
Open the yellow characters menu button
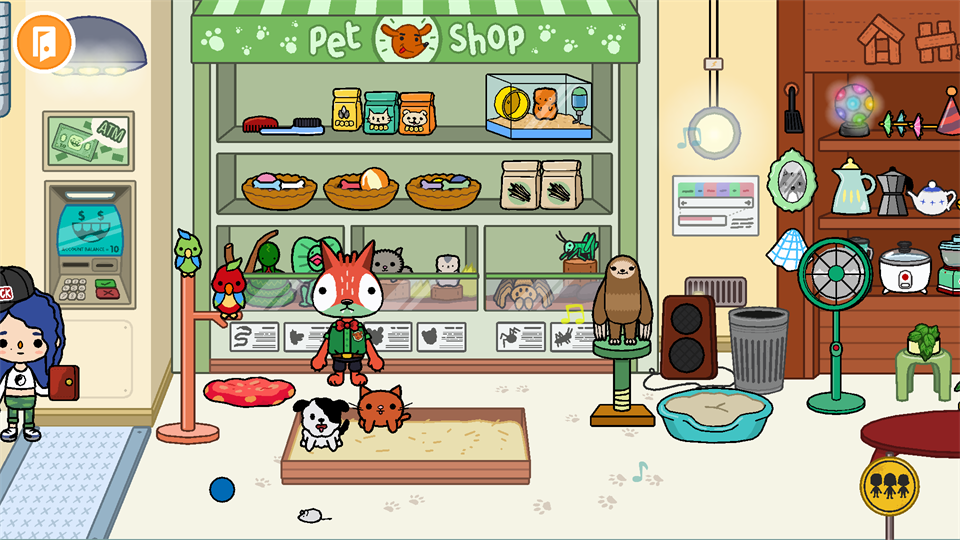click(889, 485)
